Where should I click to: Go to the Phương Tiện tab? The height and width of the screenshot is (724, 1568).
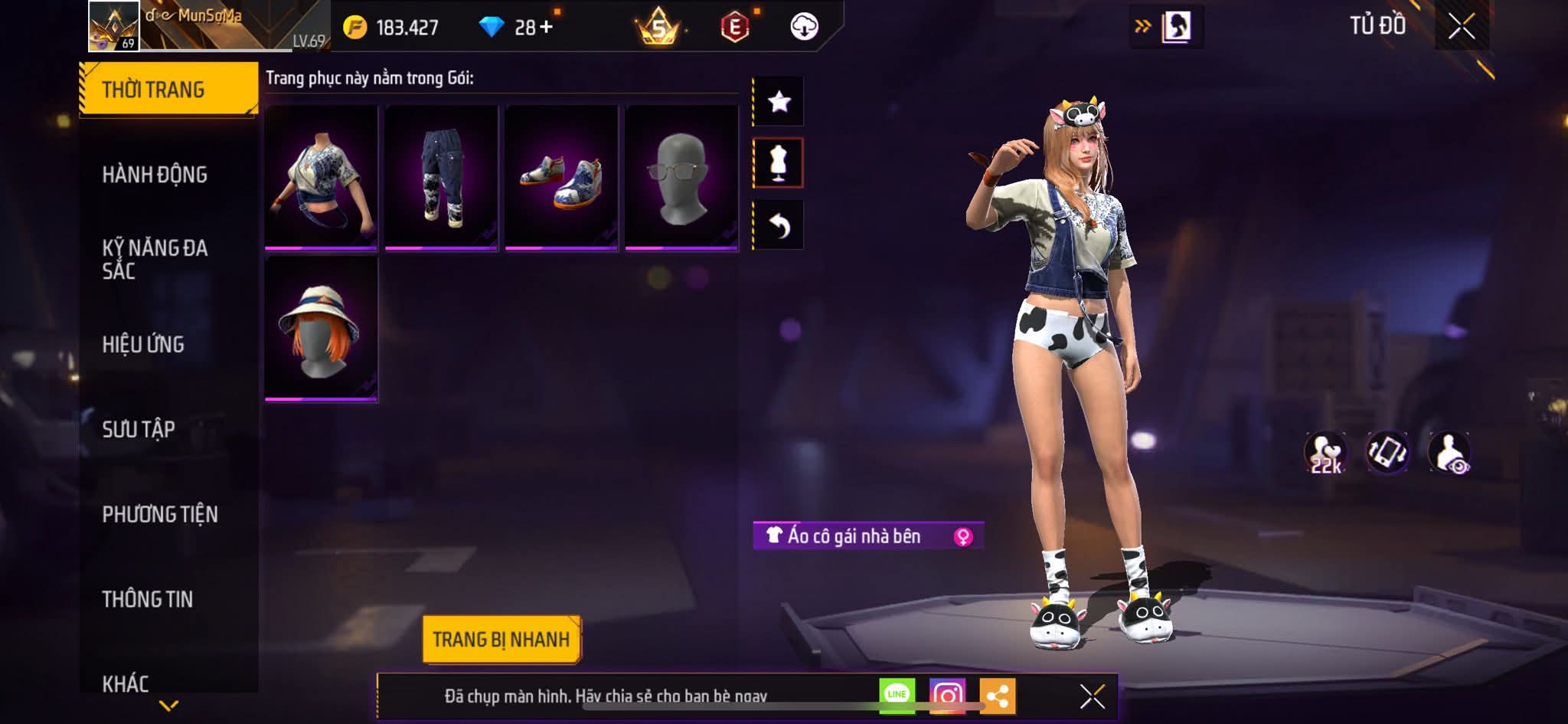pyautogui.click(x=160, y=514)
